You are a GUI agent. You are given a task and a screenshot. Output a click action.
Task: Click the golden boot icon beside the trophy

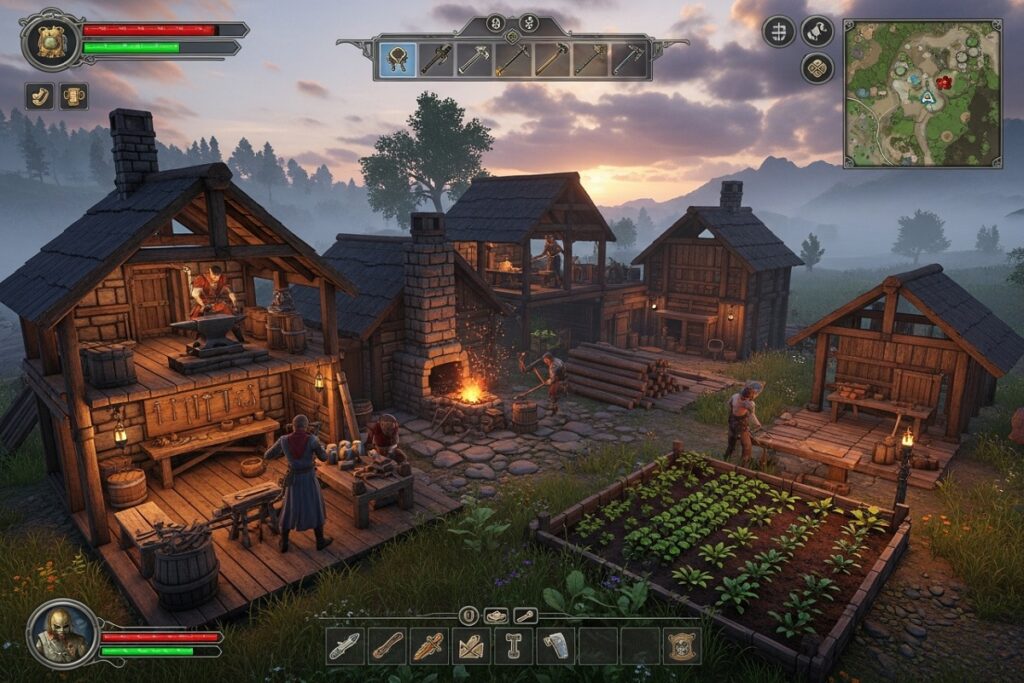coord(40,96)
